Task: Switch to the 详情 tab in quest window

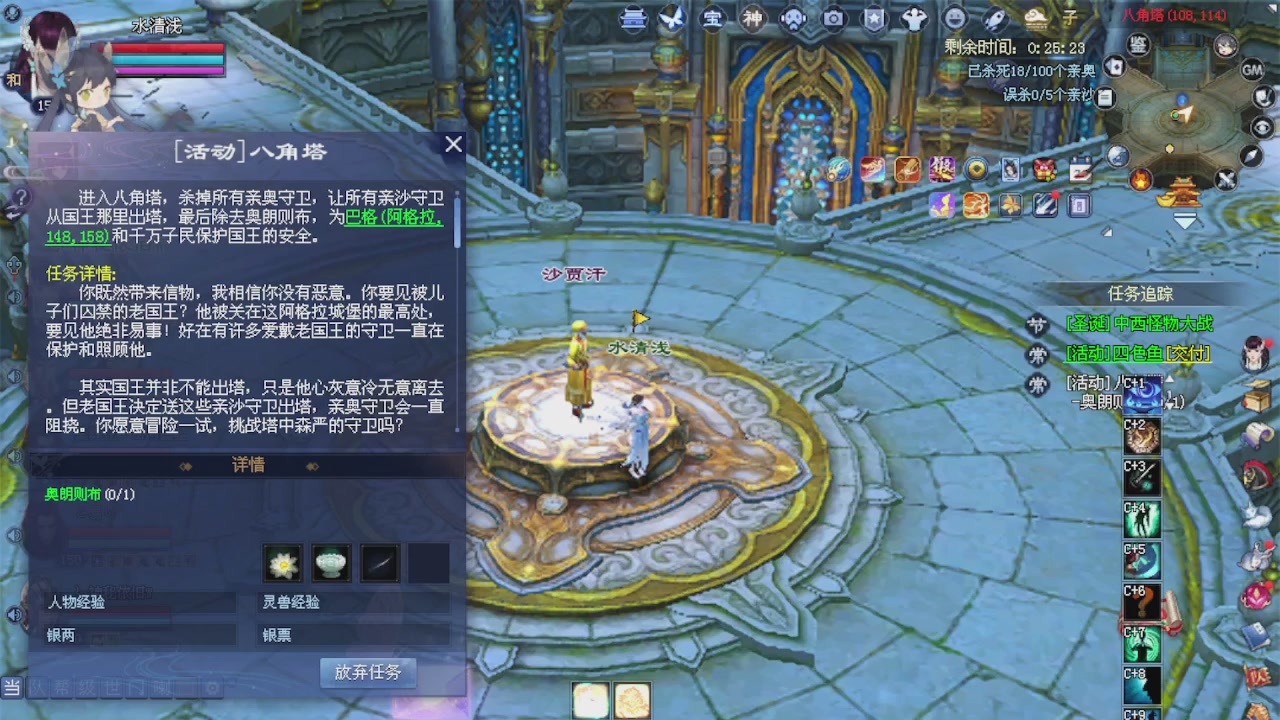Action: coord(247,466)
